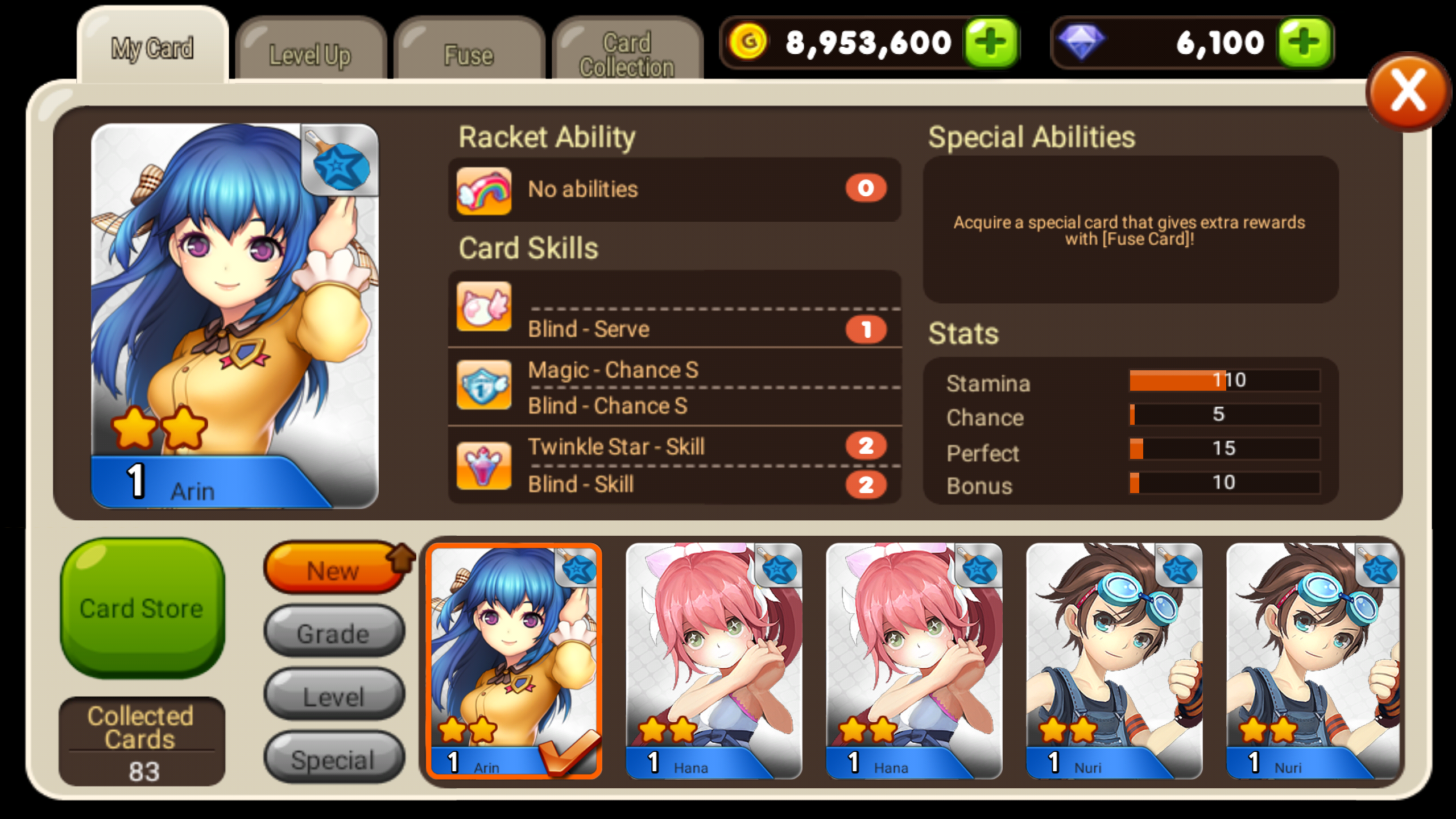Screen dimensions: 1456x819
Task: Enable the Grade sorting option
Action: [x=333, y=633]
